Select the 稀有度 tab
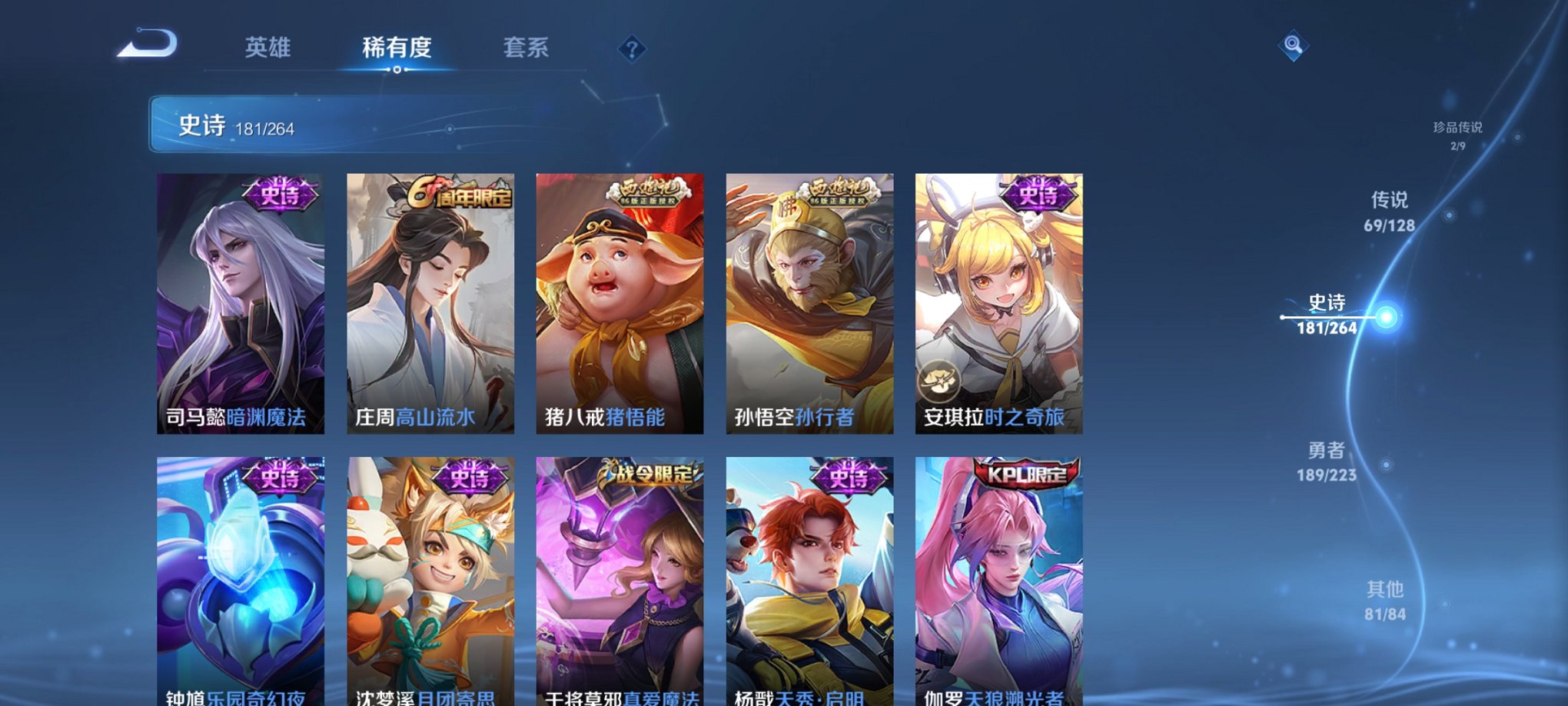 (397, 48)
